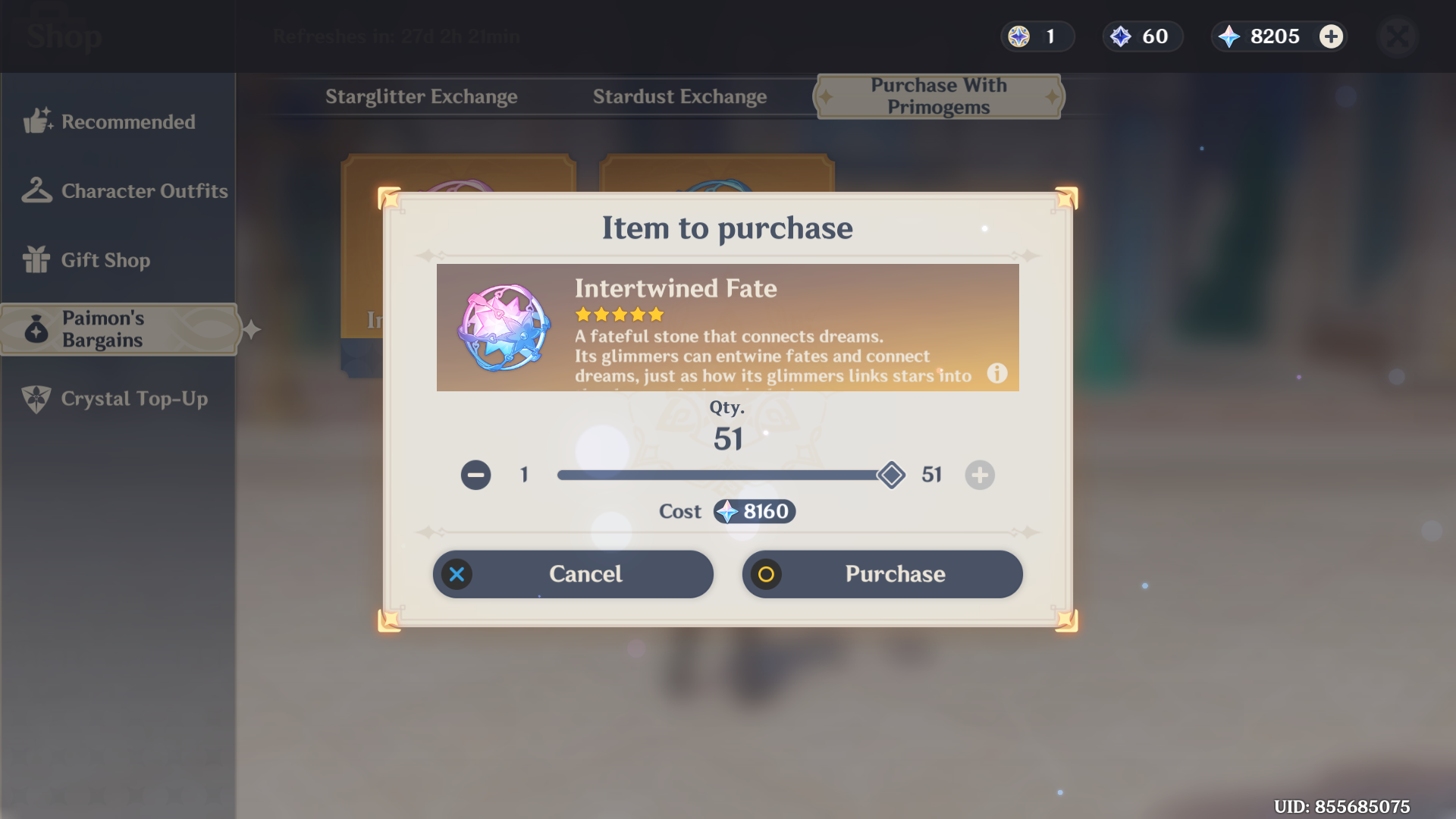This screenshot has height=819, width=1456.
Task: View Intertwined Fate item details via info icon
Action: coord(997,374)
